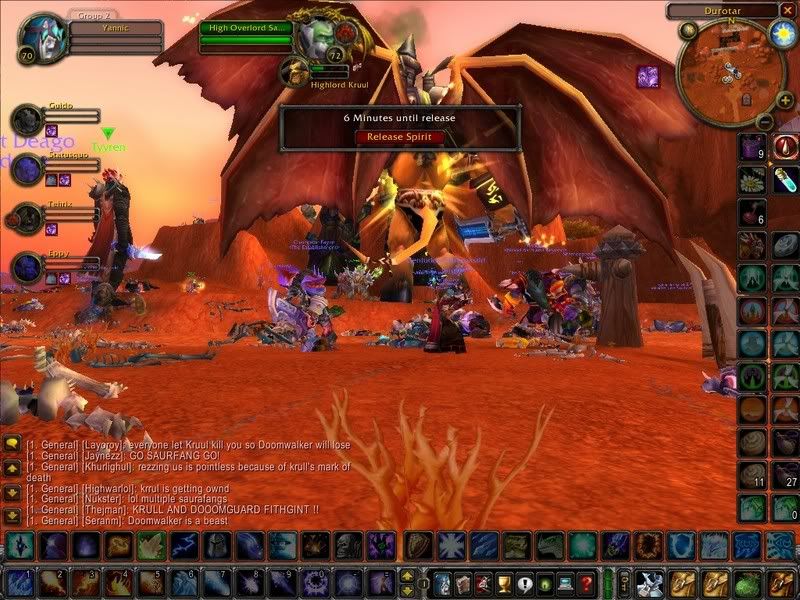Select Yannic's player portrait
The height and width of the screenshot is (600, 800).
[x=43, y=36]
